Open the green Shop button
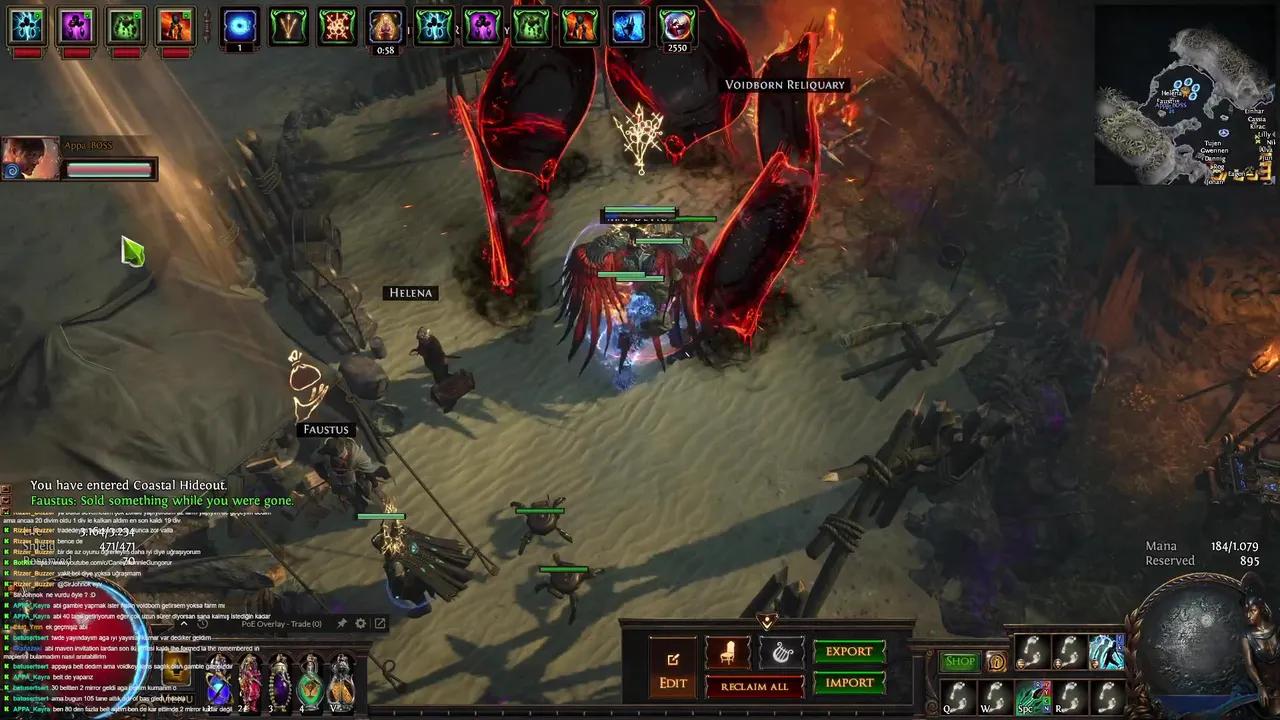The image size is (1280, 720). coord(960,661)
